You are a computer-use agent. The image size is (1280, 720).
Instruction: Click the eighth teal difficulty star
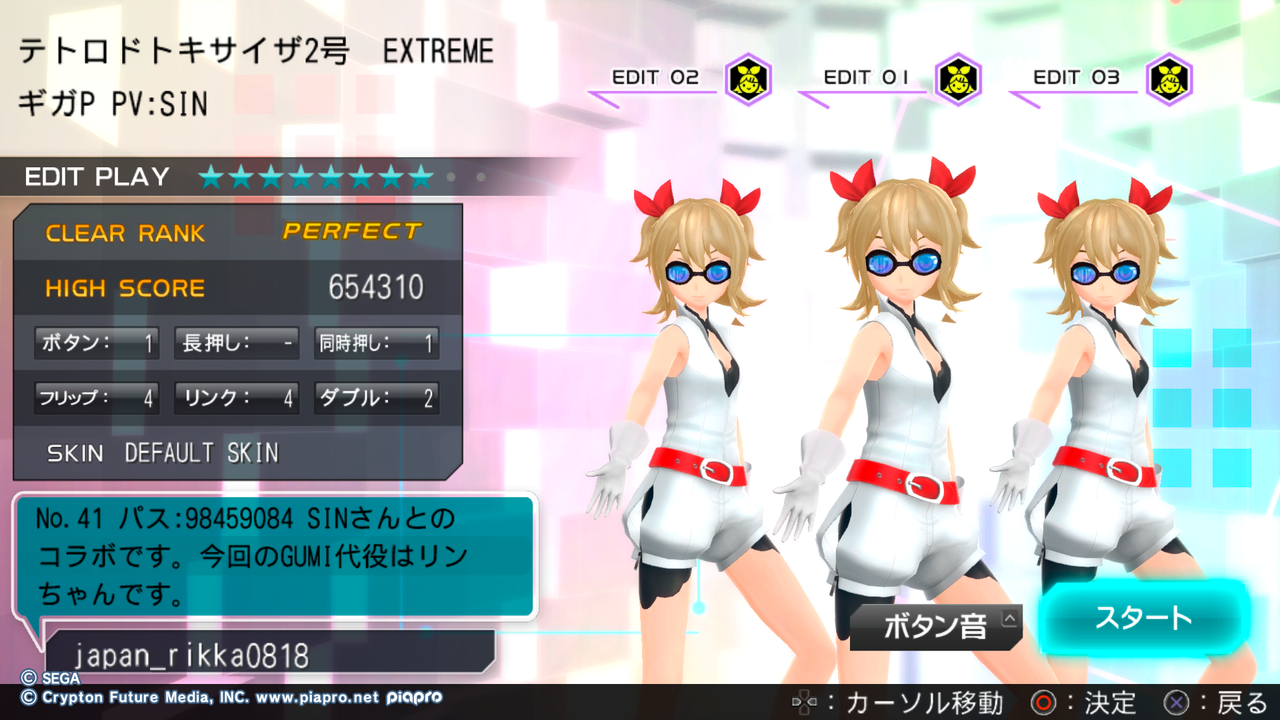[422, 178]
